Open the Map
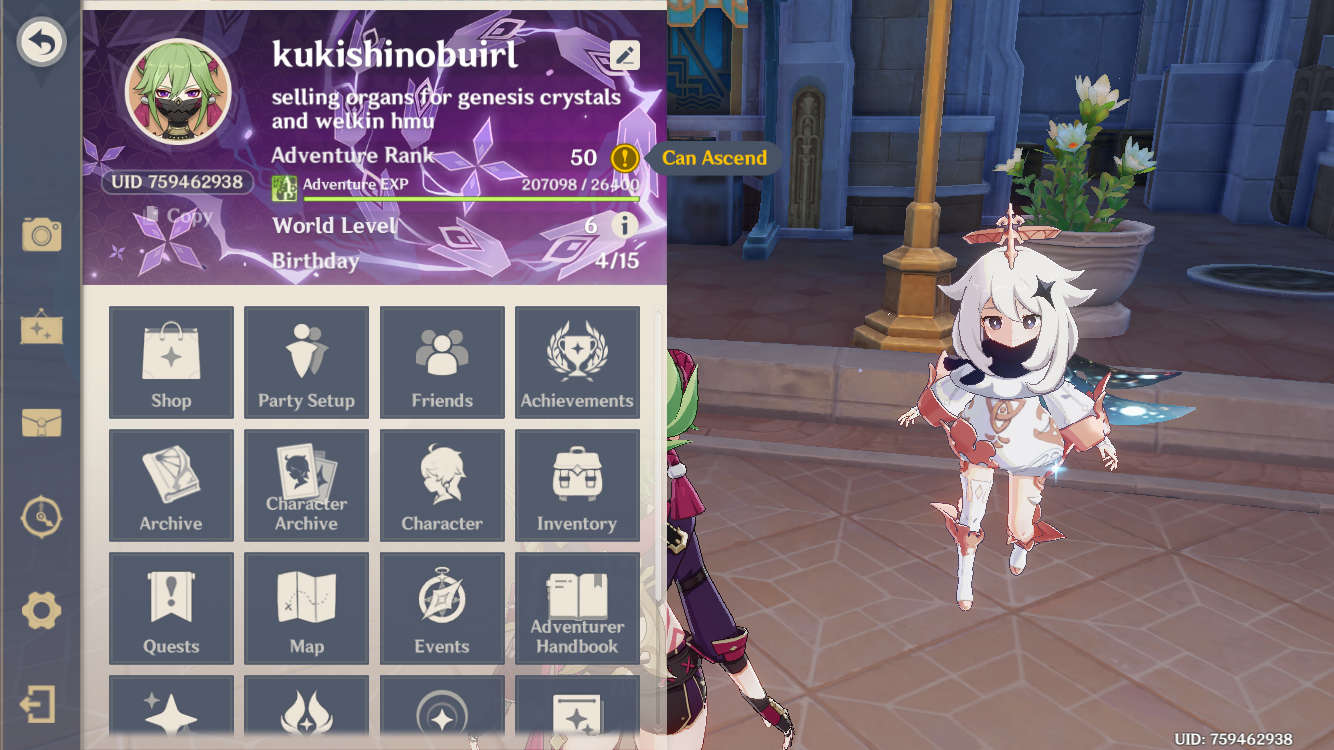Screen dimensions: 1334x750 306,608
